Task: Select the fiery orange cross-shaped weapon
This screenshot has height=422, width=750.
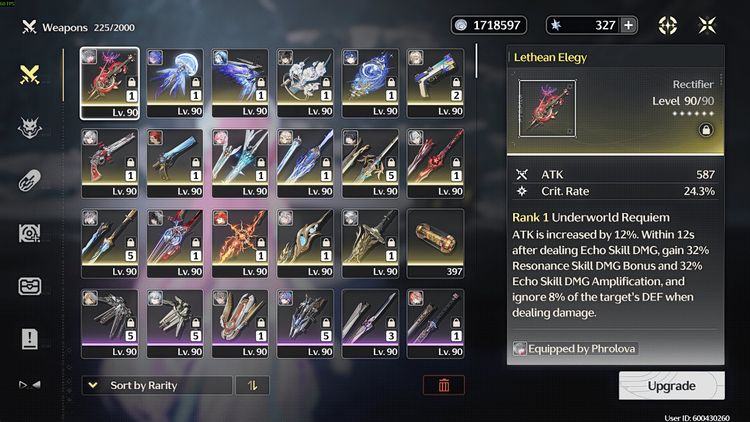Action: pos(240,242)
